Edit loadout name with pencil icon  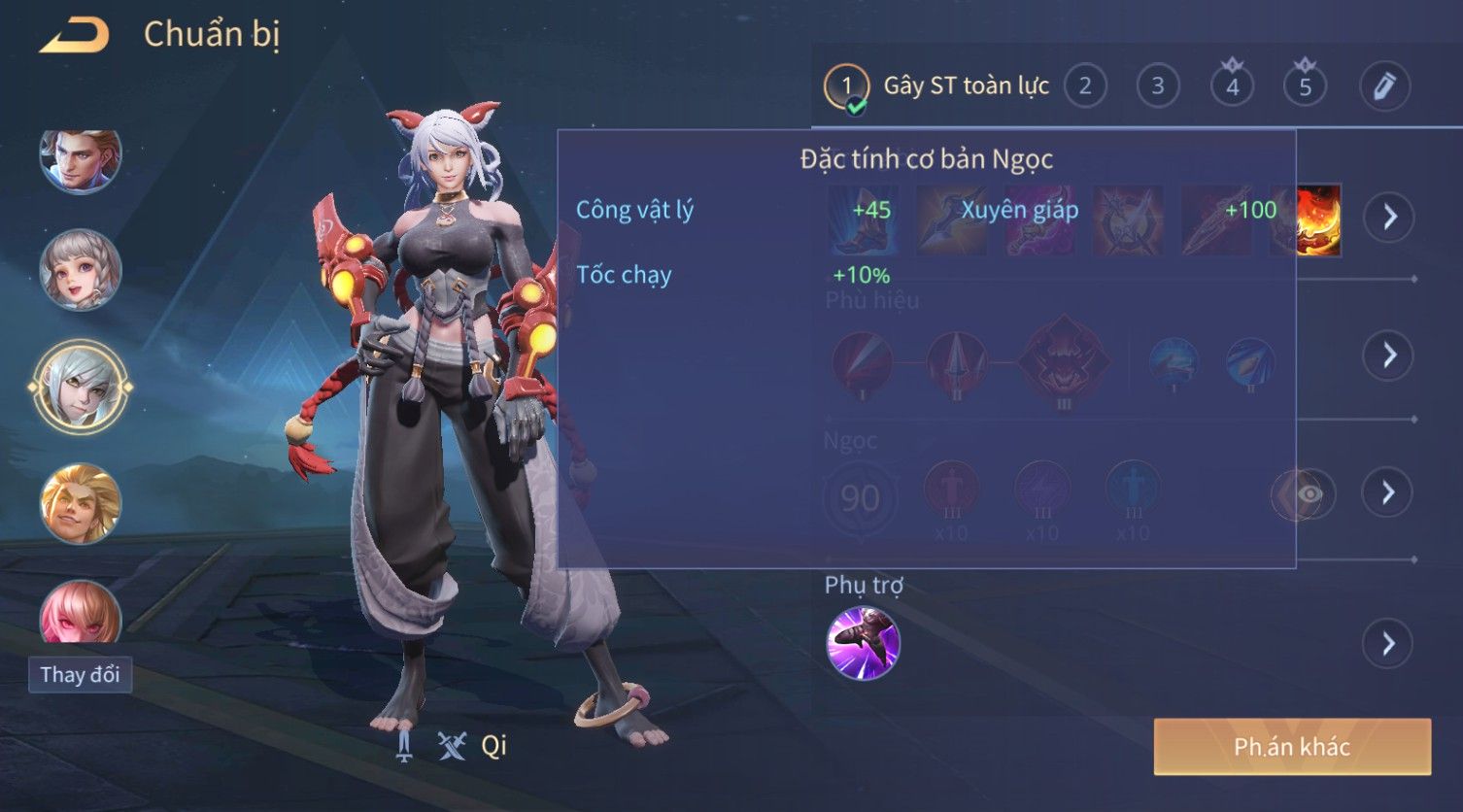click(x=1383, y=86)
